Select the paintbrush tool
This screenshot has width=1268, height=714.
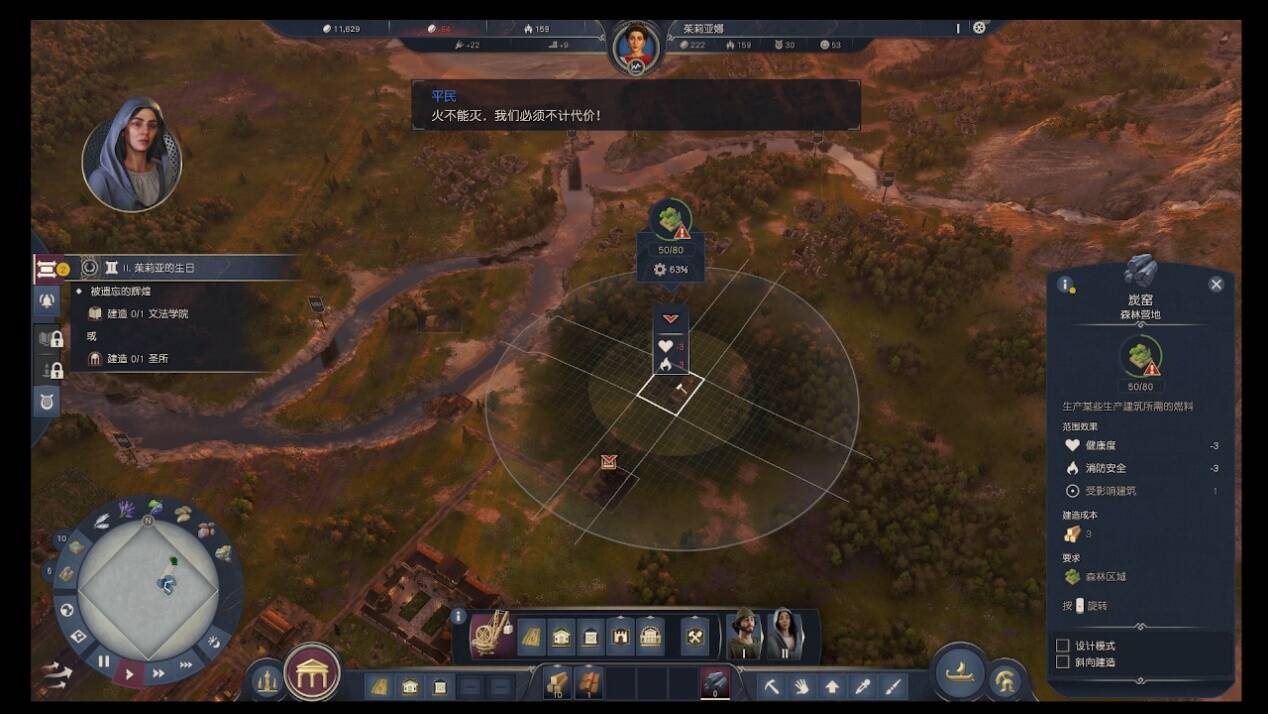click(893, 687)
